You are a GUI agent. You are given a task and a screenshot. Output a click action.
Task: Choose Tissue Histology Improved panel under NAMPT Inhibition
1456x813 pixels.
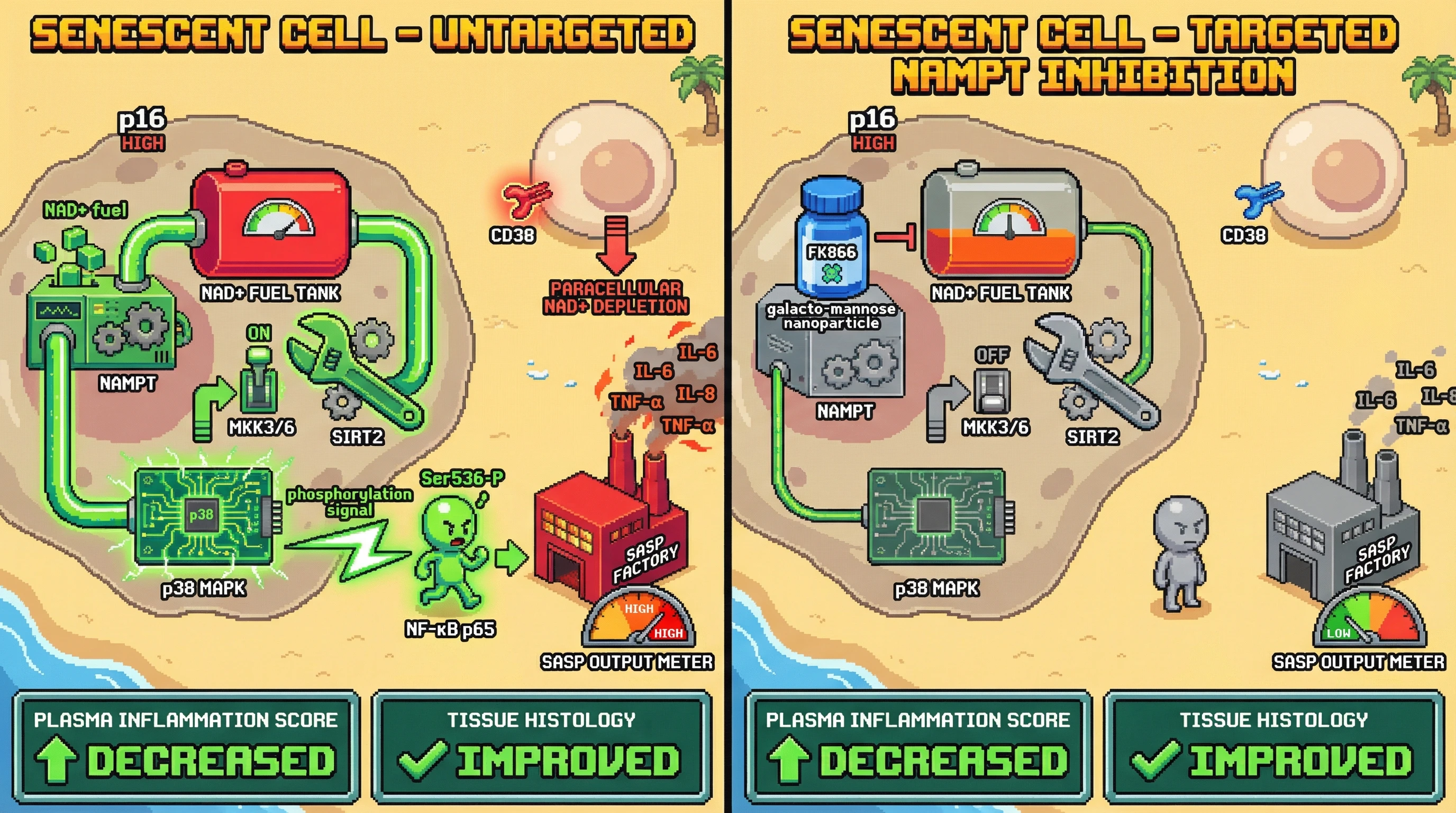coord(1273,745)
